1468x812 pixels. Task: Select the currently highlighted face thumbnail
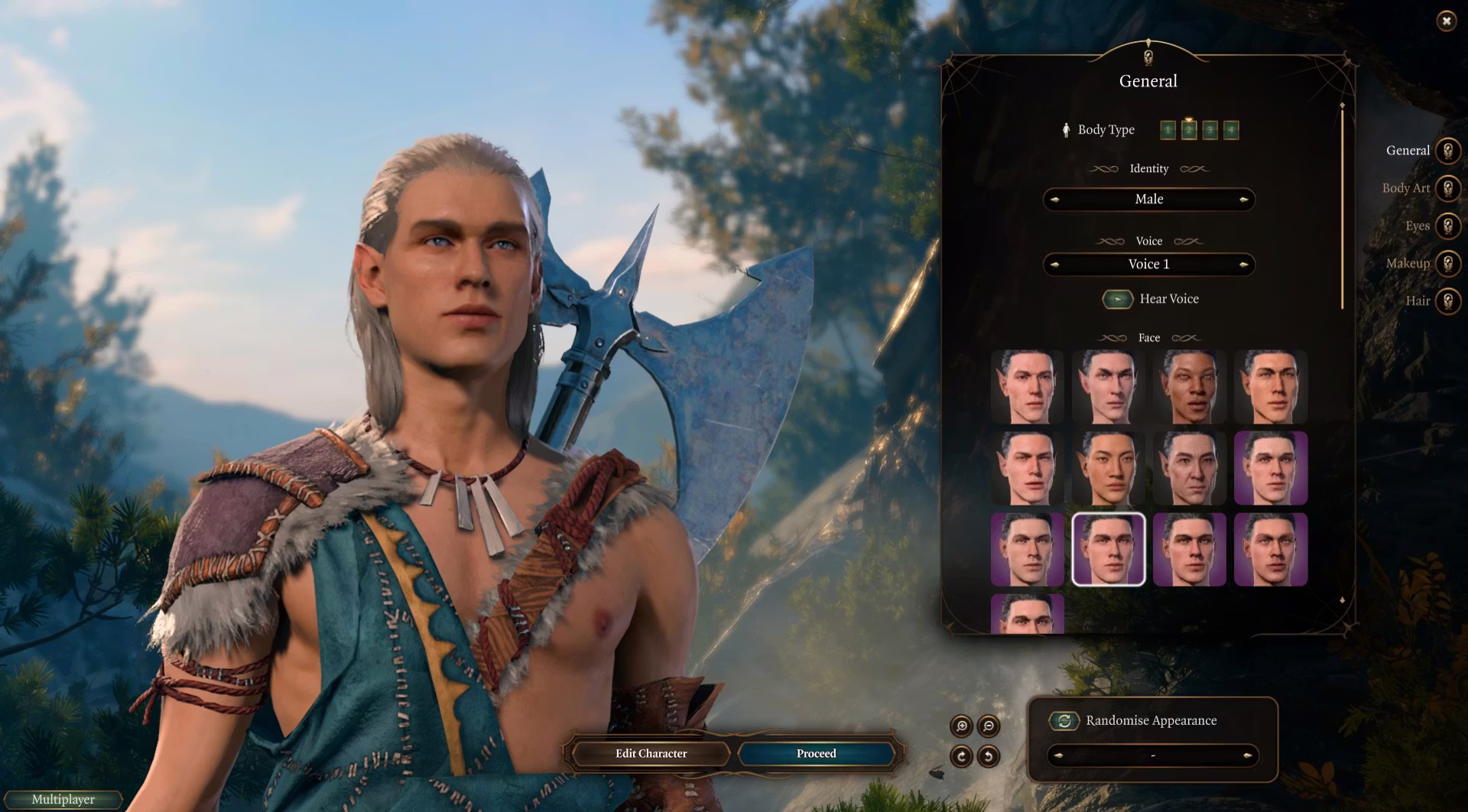1108,549
